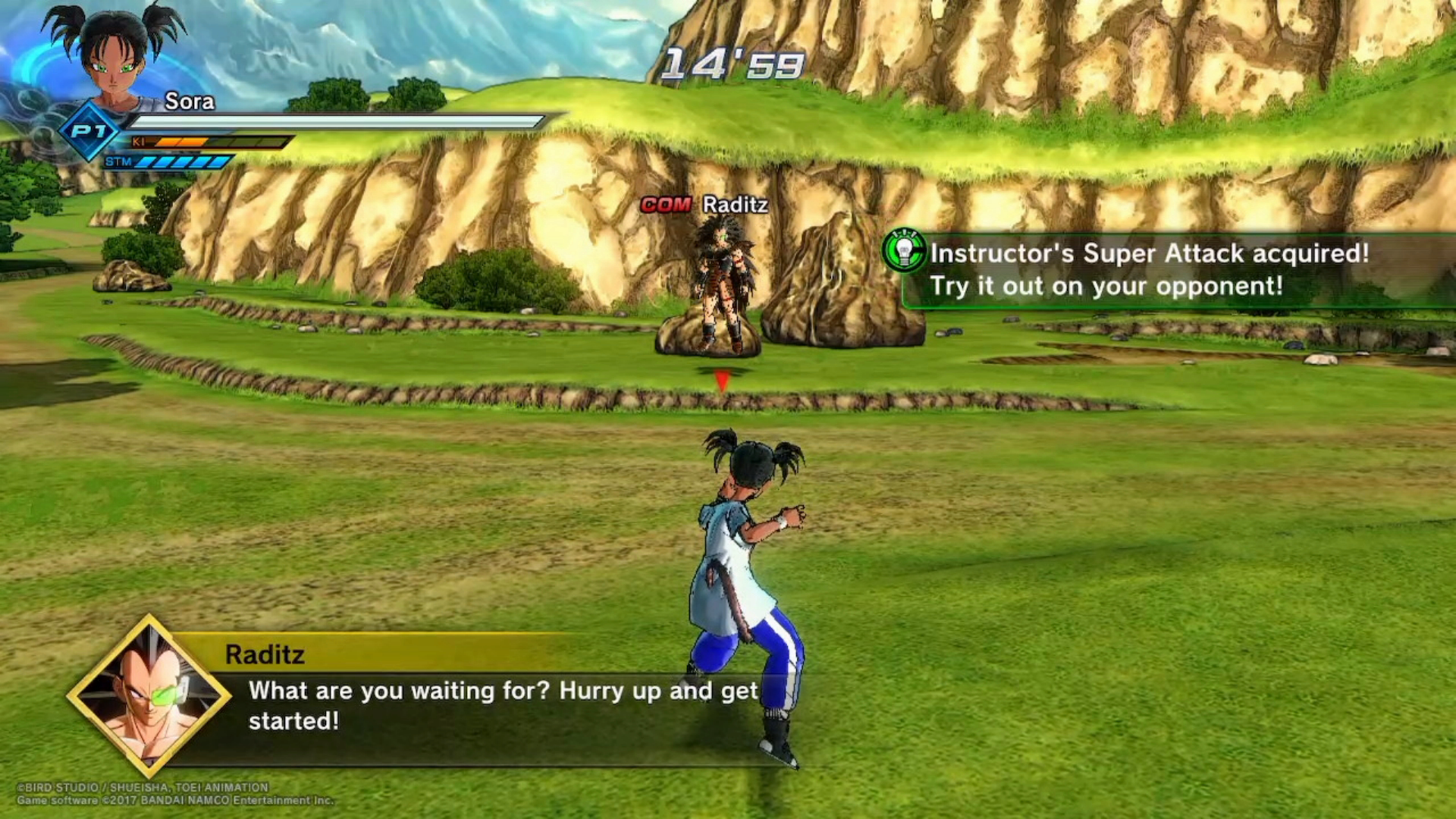Click Raditz's dialogue portrait

[149, 696]
